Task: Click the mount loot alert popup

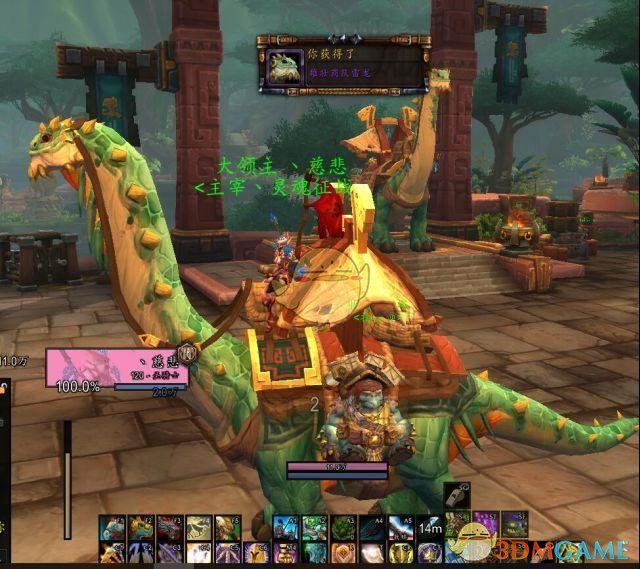Action: point(343,64)
